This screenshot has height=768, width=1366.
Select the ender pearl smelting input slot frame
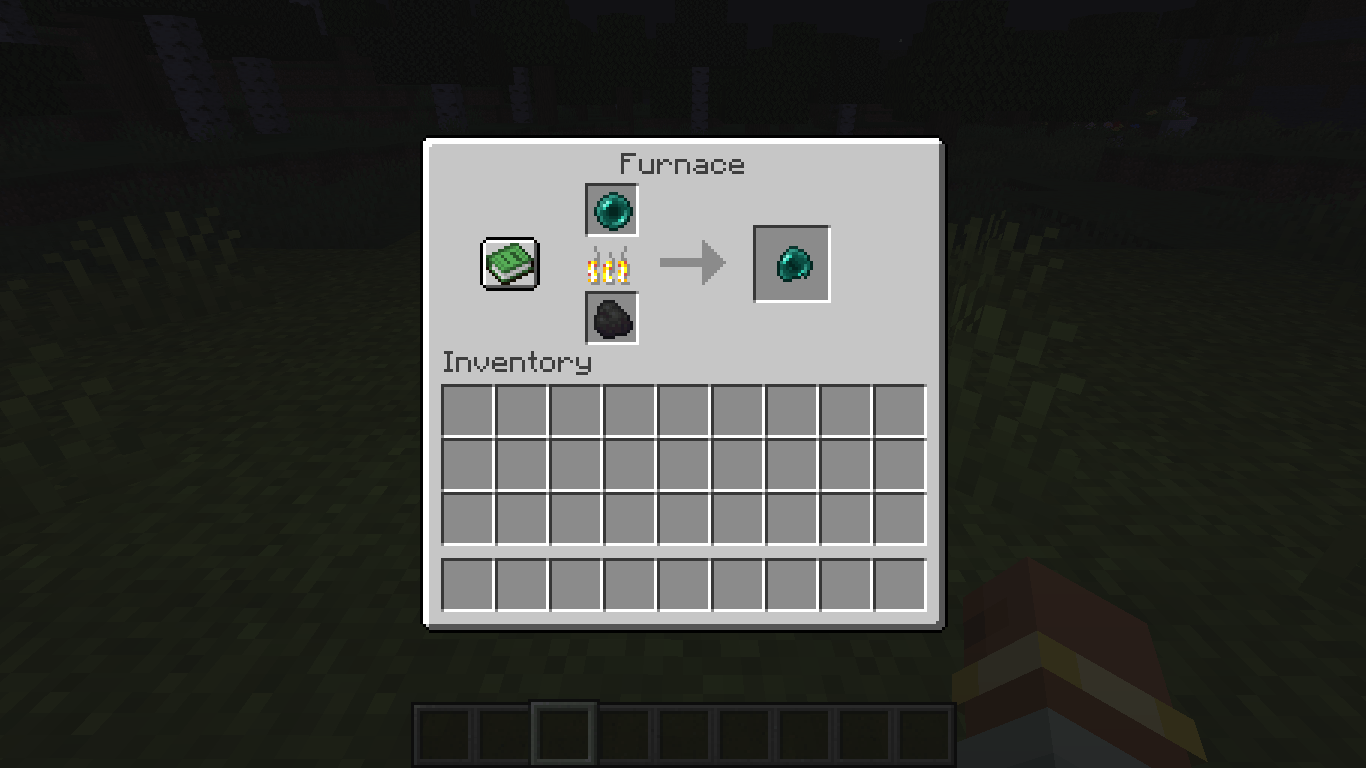click(x=611, y=211)
